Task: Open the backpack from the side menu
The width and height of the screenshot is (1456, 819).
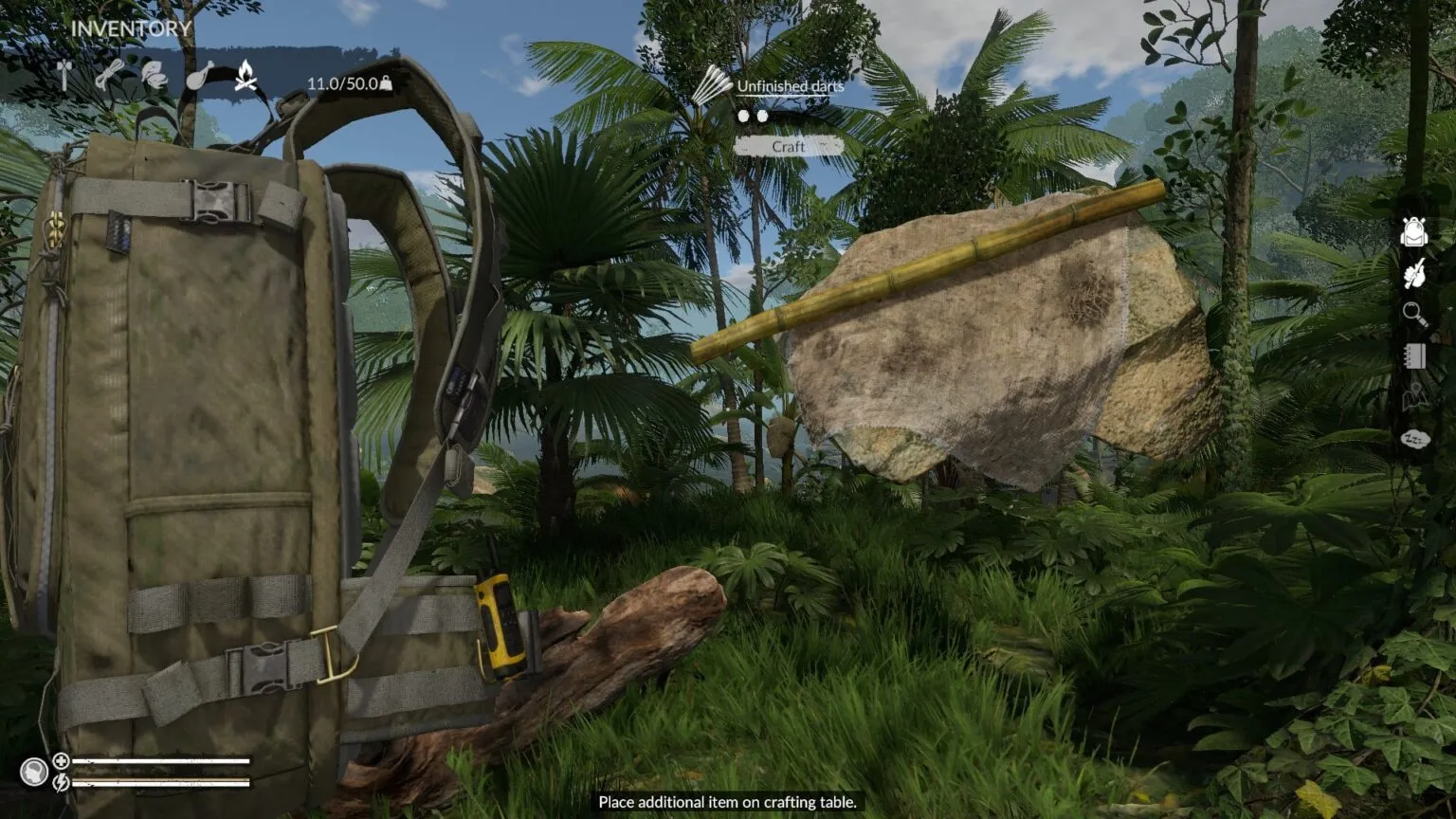Action: coord(1413,231)
